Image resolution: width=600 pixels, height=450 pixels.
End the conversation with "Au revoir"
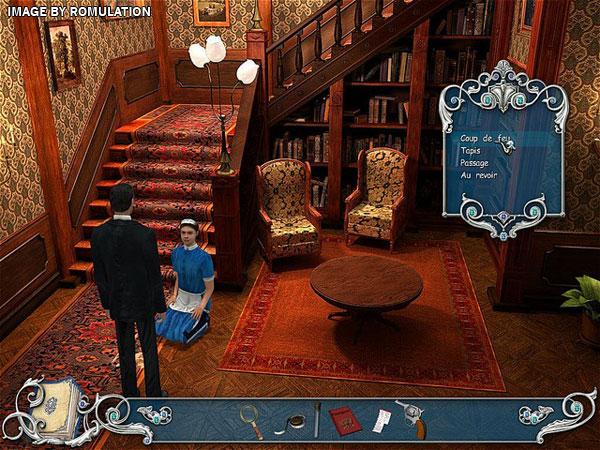[x=479, y=174]
